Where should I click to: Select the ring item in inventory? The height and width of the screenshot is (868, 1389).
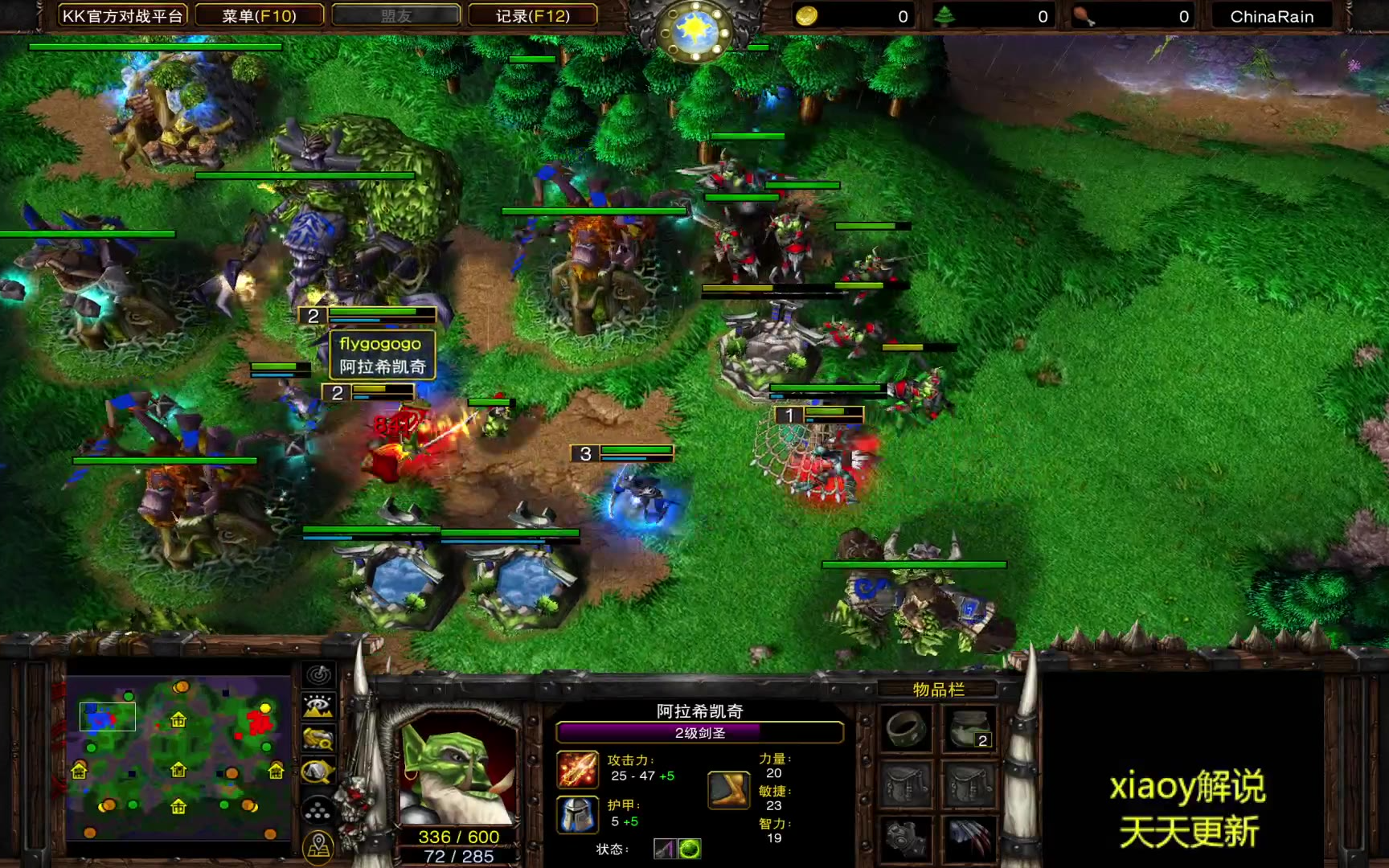(x=907, y=729)
